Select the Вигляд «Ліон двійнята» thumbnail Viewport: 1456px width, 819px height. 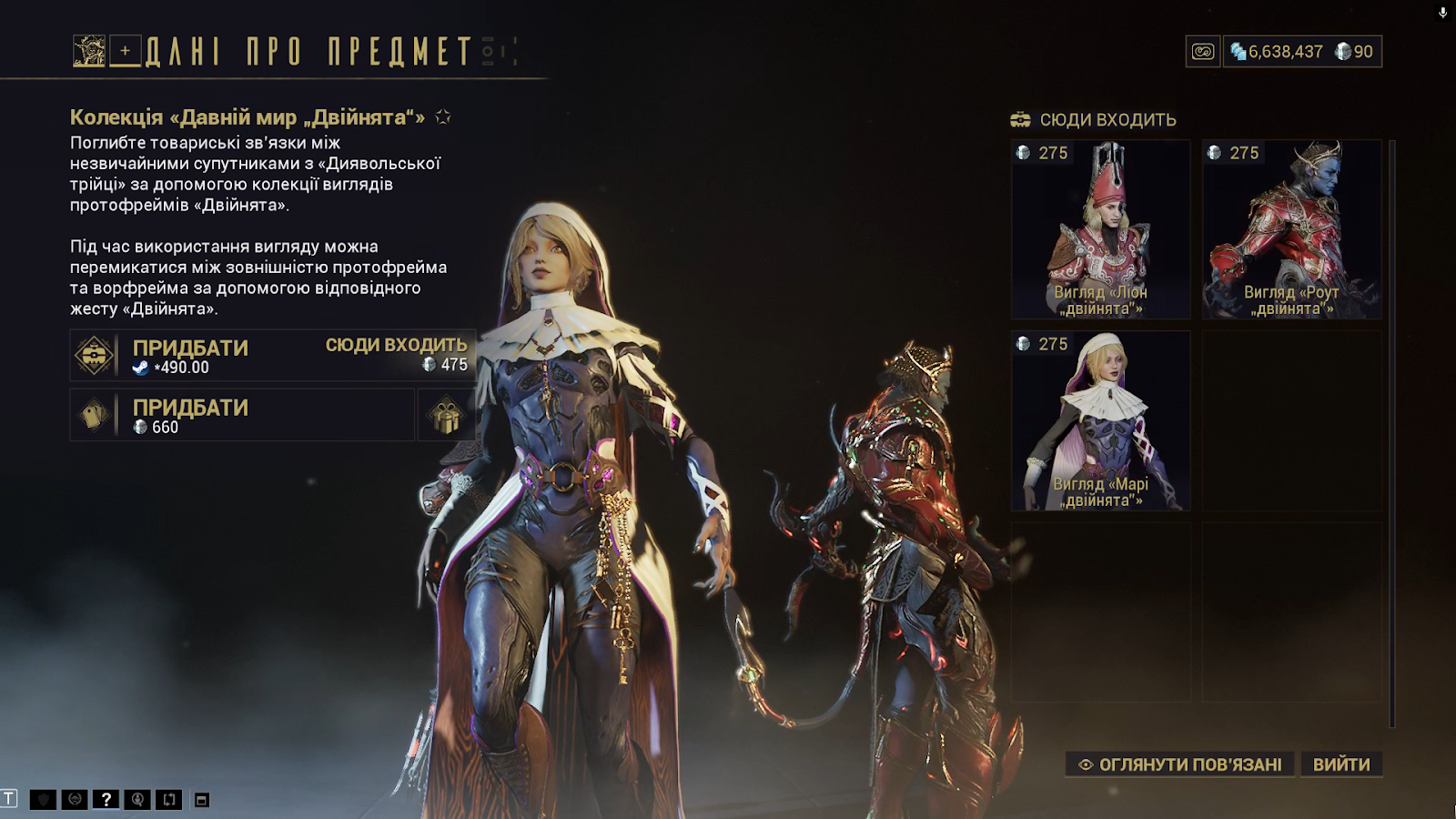1101,229
